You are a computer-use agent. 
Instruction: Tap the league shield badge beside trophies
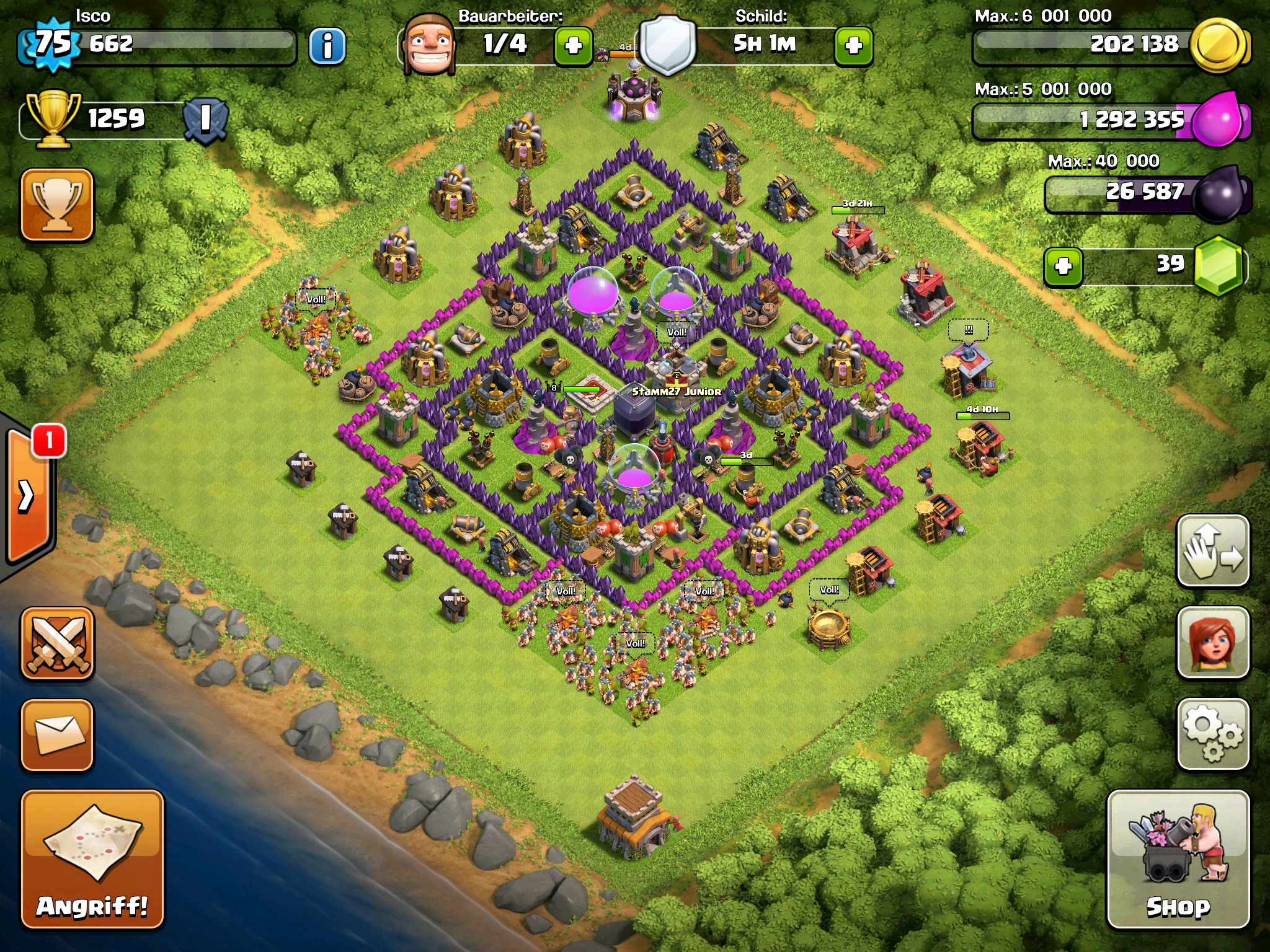click(205, 119)
